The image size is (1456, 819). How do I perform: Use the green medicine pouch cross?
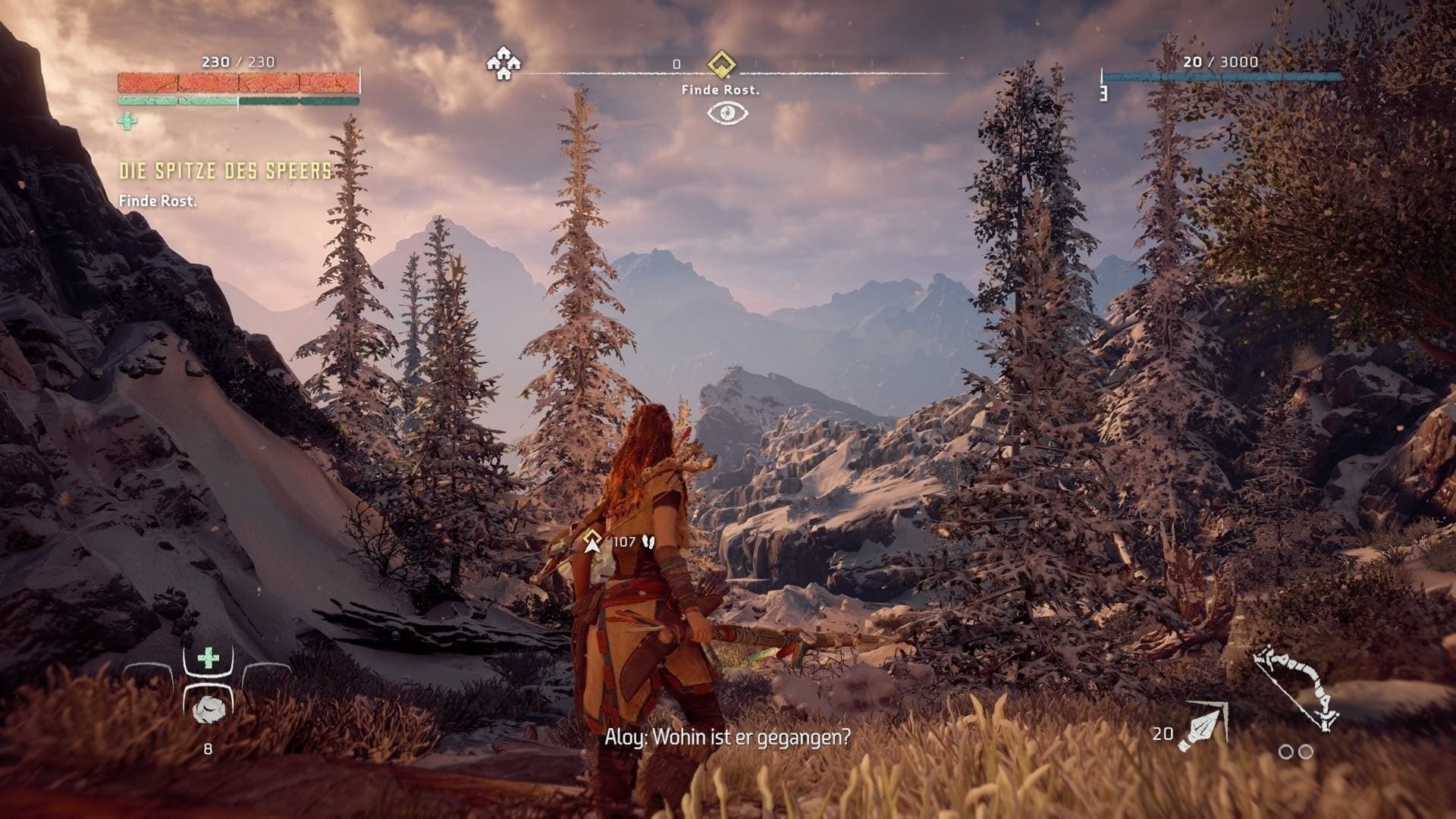pyautogui.click(x=208, y=658)
